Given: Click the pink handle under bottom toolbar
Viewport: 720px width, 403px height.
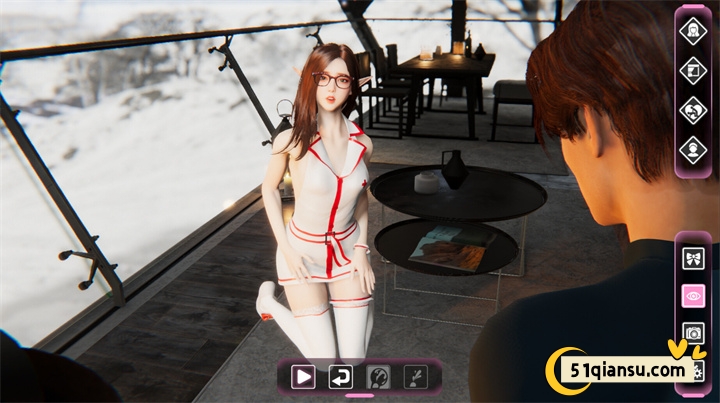Looking at the screenshot, I should [x=359, y=396].
